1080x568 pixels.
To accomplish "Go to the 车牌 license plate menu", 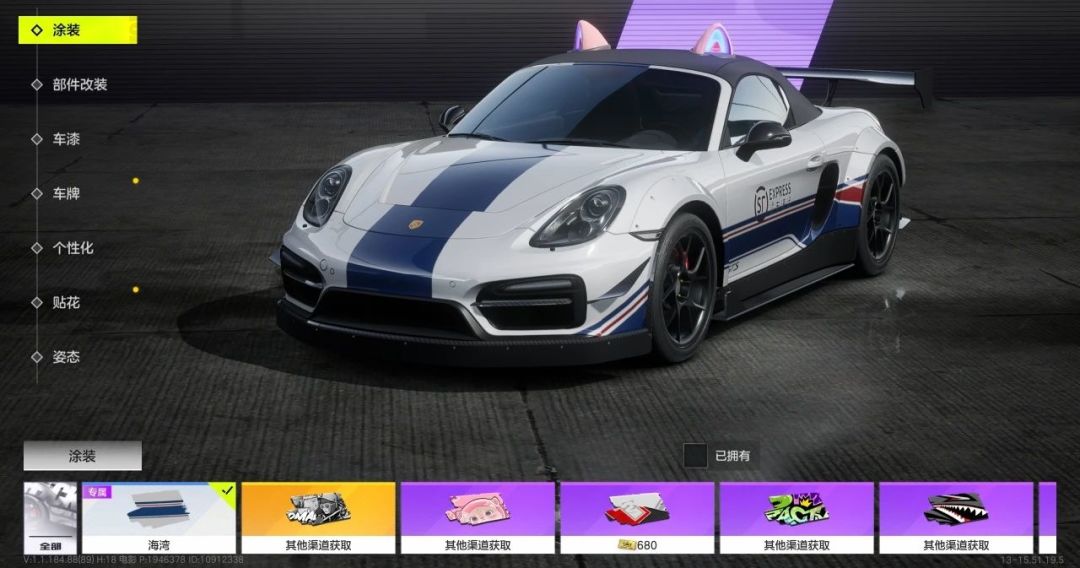I will pos(67,193).
